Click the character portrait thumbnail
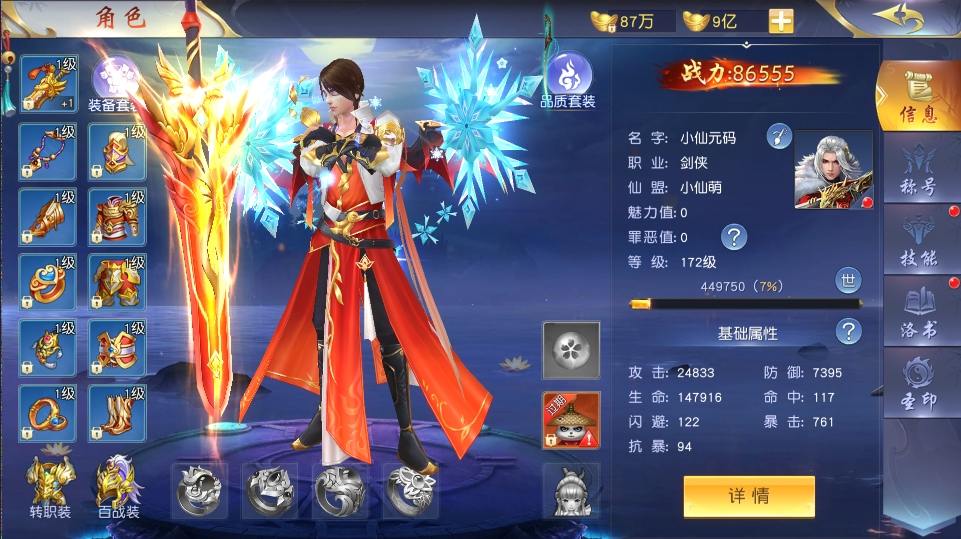Image resolution: width=961 pixels, height=539 pixels. pyautogui.click(x=833, y=170)
